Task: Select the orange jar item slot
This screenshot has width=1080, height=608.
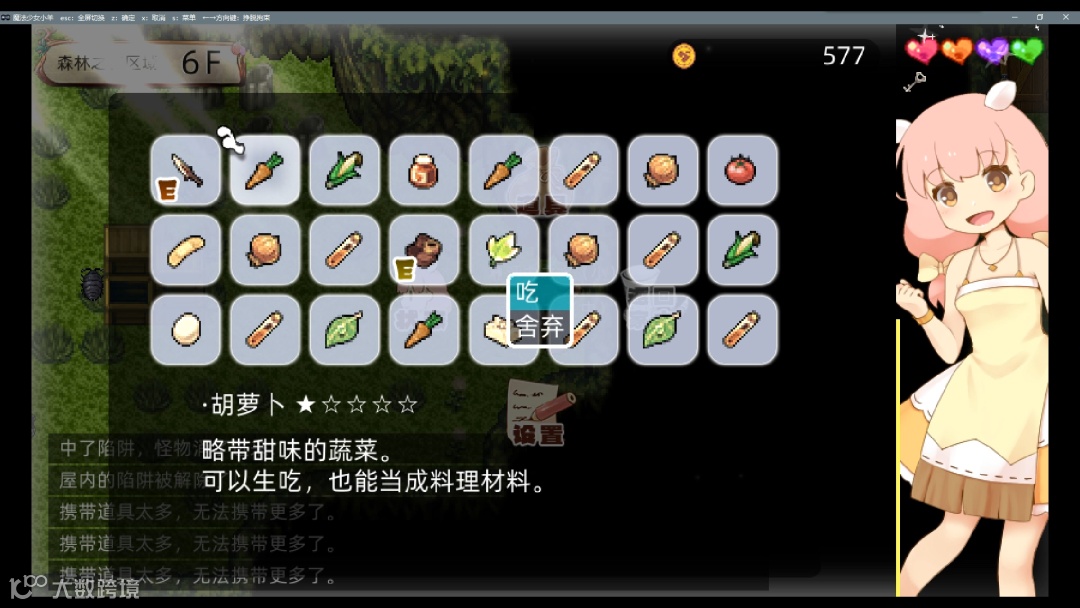Action: (x=424, y=171)
